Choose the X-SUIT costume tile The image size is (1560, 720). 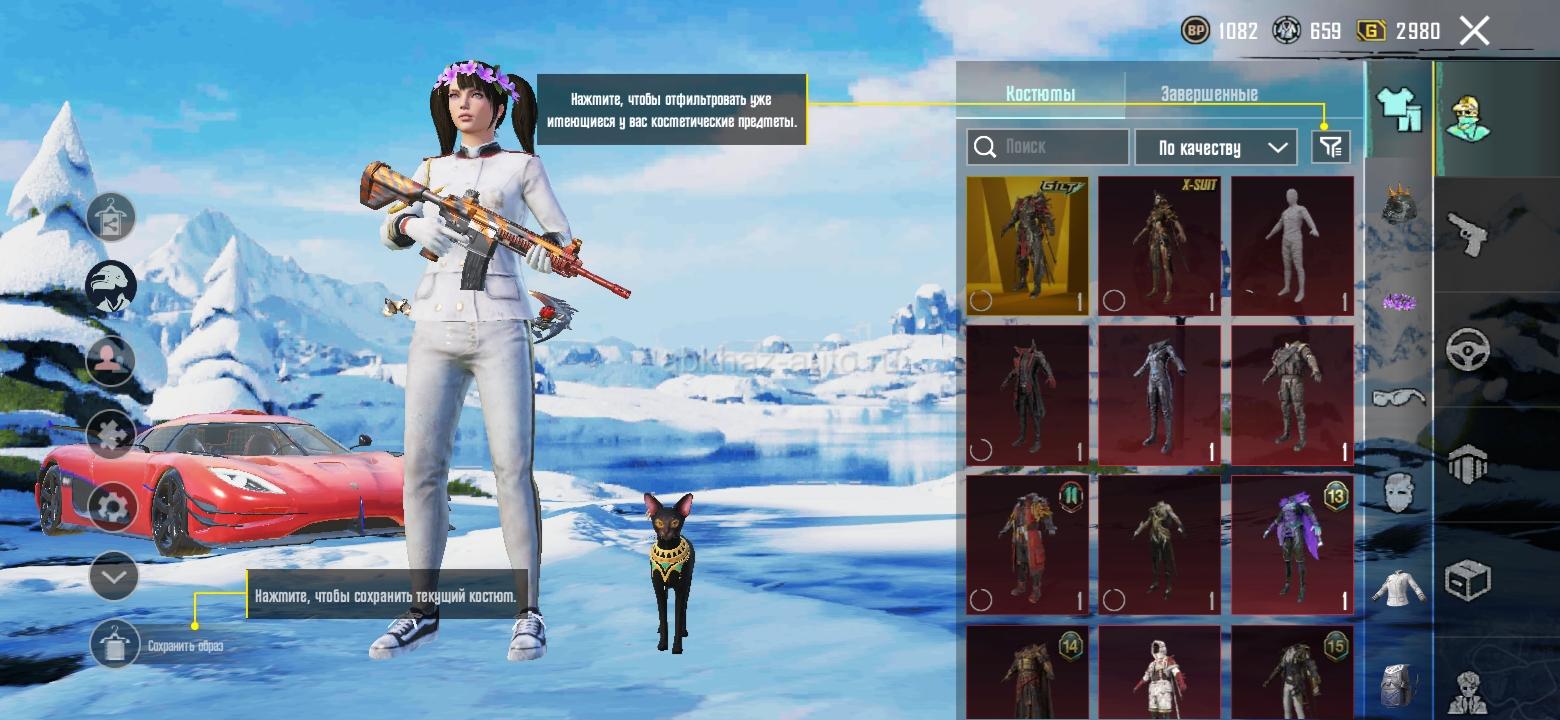[x=1159, y=246]
